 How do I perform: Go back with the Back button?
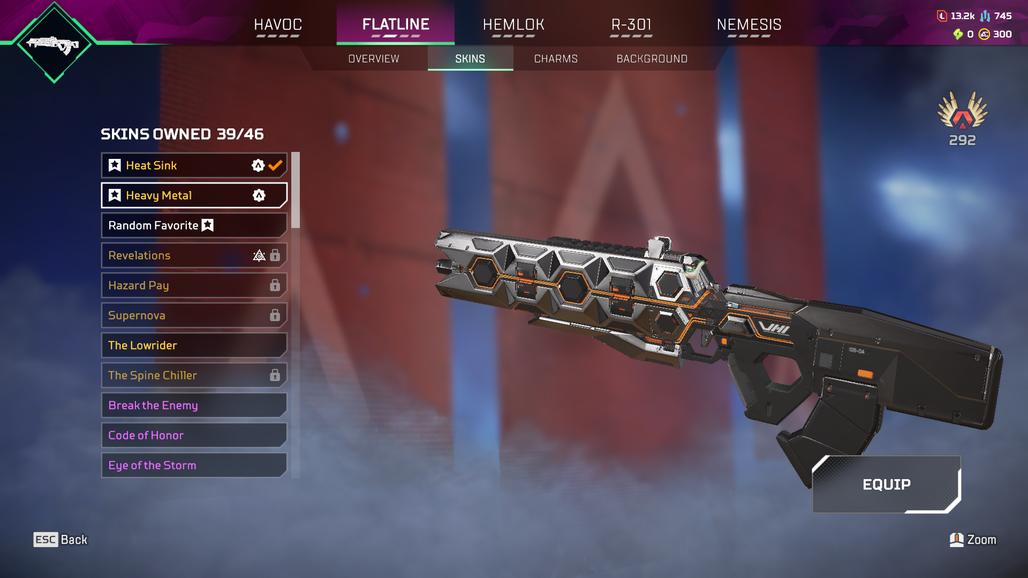pos(61,540)
